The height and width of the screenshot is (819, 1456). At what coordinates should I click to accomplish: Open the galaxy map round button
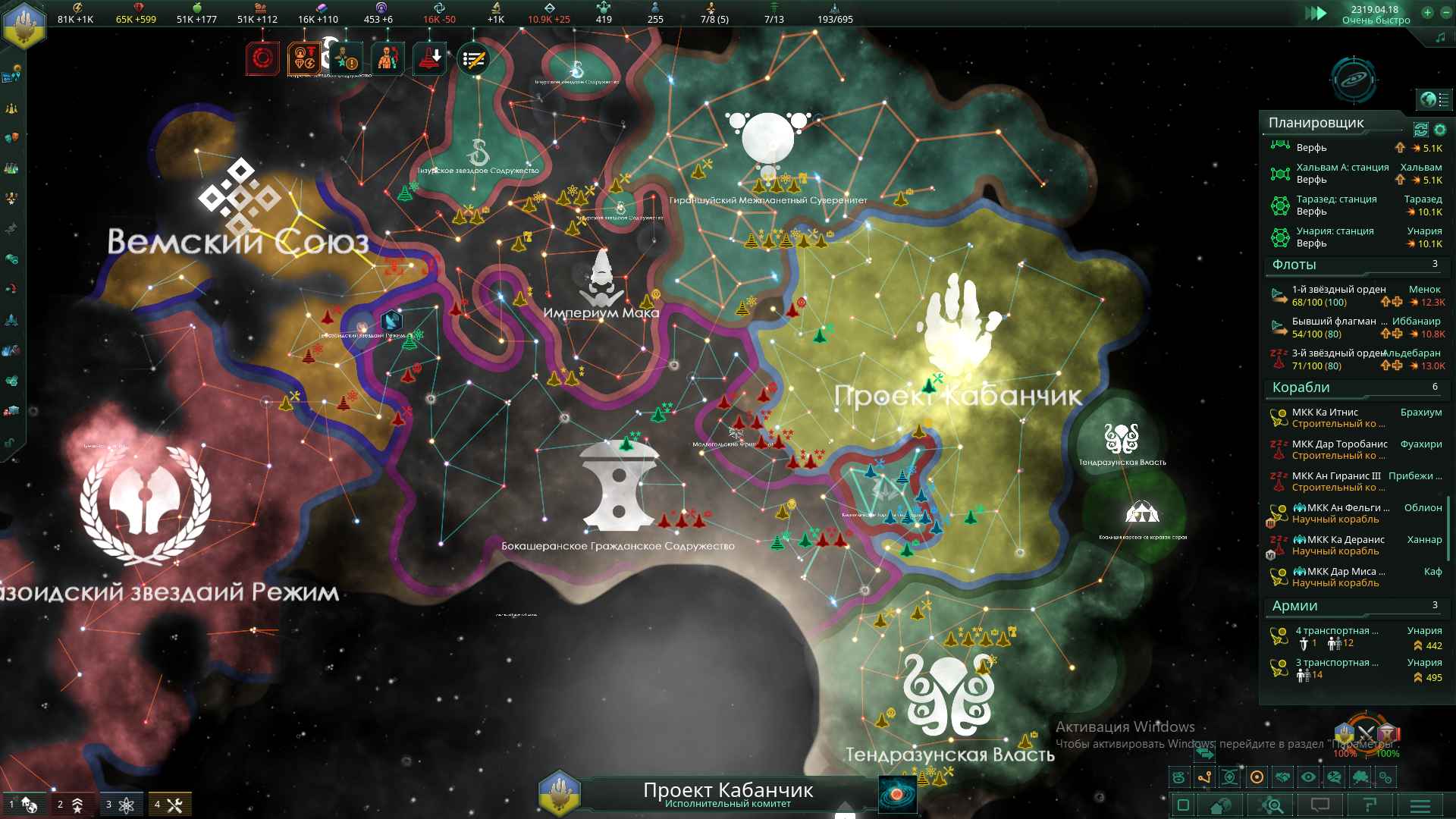(1354, 80)
